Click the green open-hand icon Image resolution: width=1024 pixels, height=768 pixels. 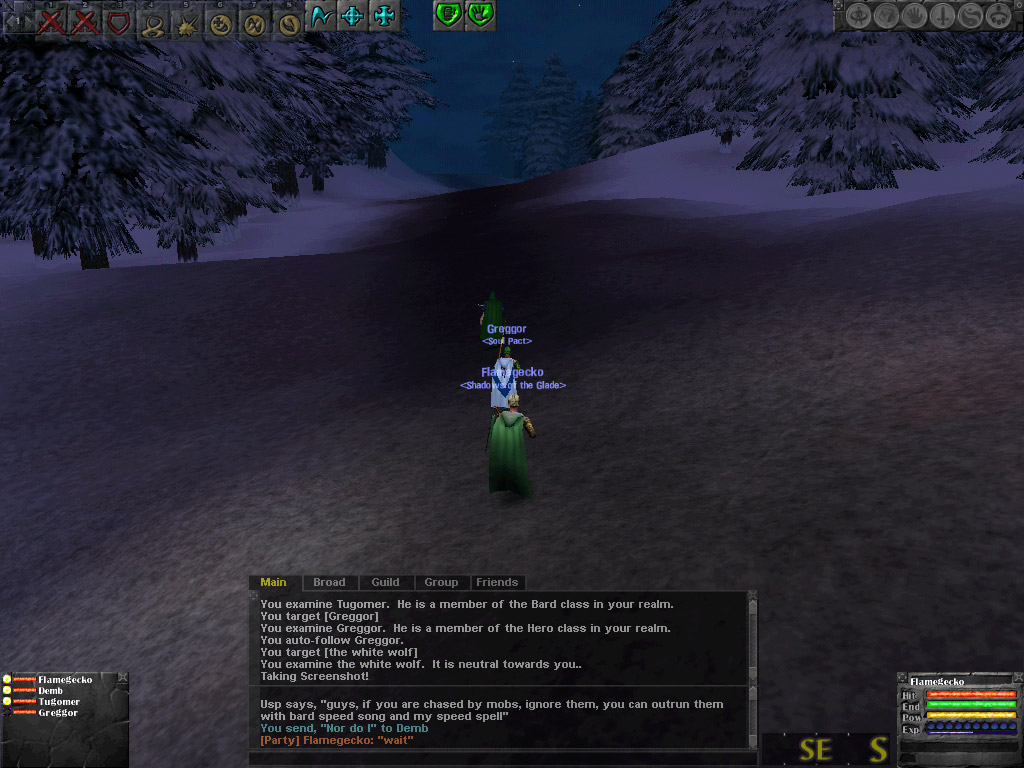pyautogui.click(x=481, y=15)
